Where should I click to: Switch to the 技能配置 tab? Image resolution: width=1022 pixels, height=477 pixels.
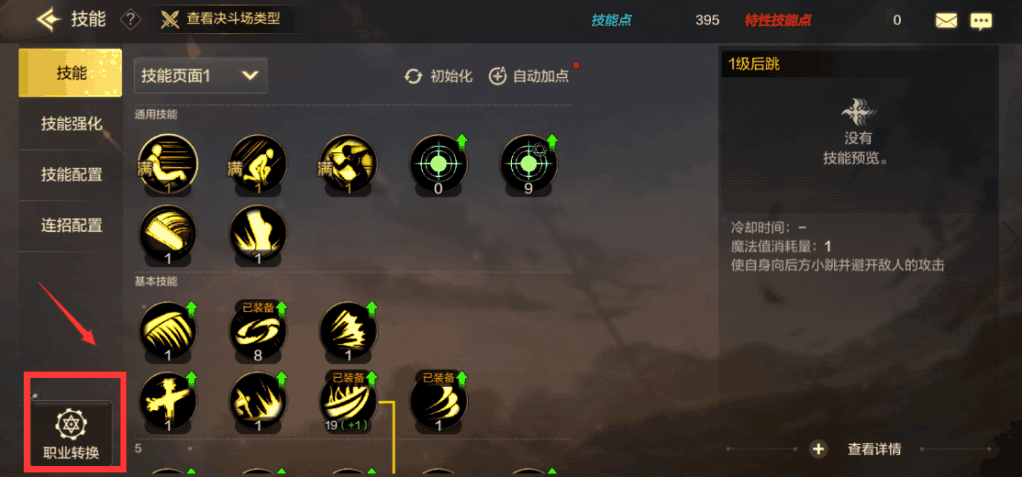[71, 175]
